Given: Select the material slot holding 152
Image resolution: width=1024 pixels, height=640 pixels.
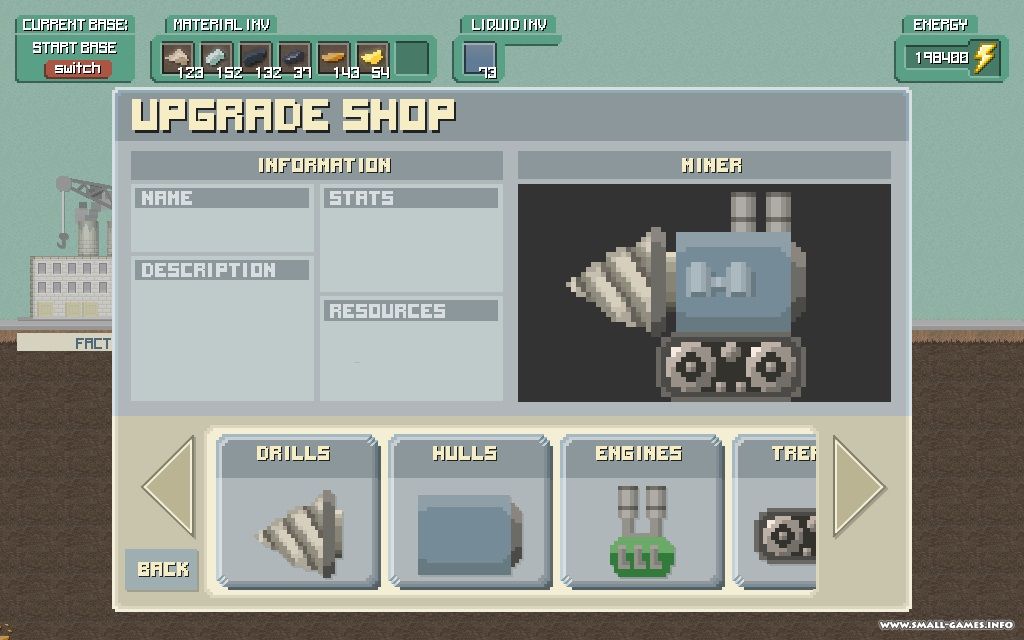Looking at the screenshot, I should click(x=216, y=57).
